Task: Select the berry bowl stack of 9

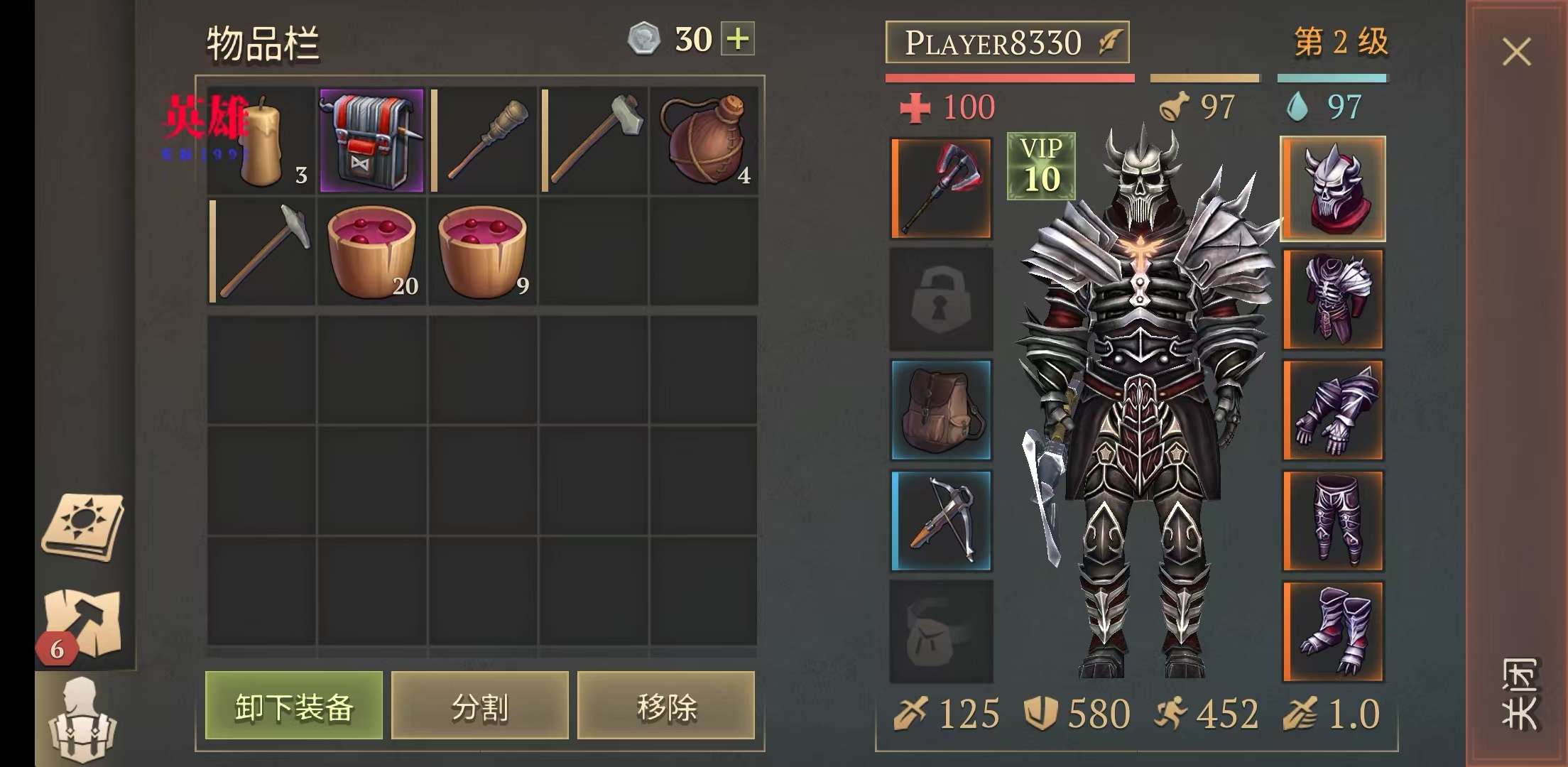Action: (483, 251)
